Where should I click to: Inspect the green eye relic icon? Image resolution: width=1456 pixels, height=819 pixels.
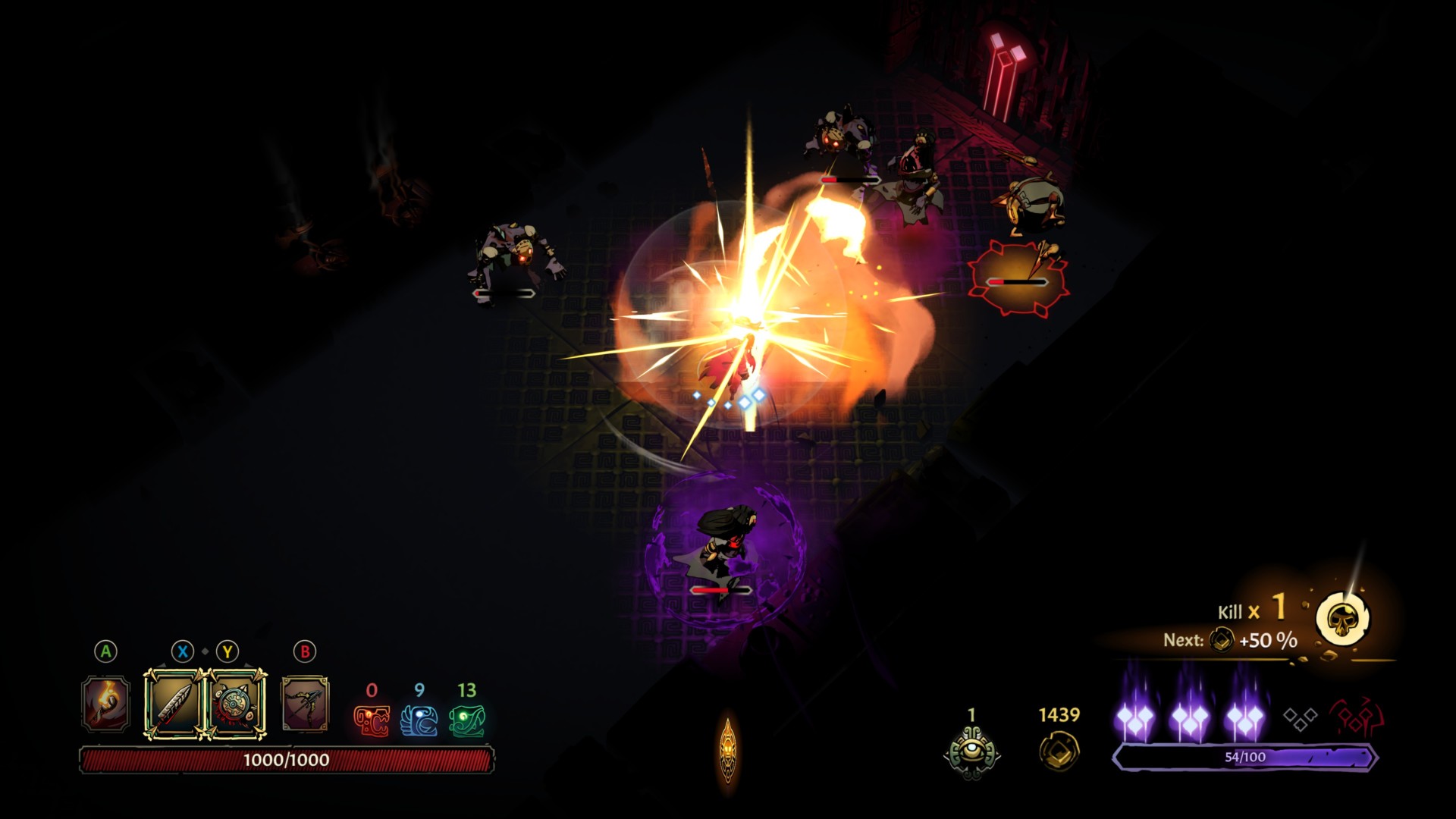[x=971, y=752]
